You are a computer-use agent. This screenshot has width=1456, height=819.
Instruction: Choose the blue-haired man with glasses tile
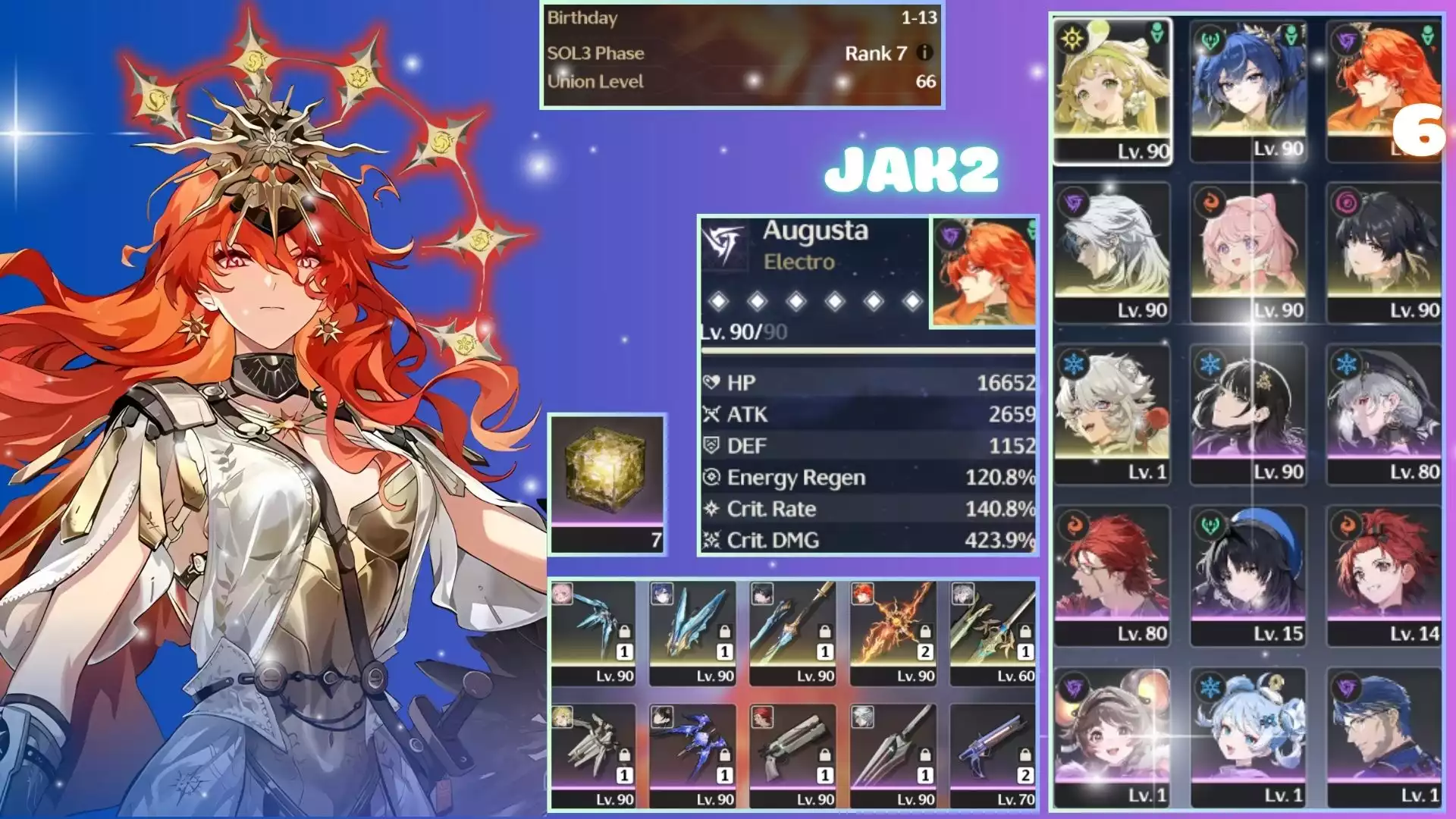coord(1384,736)
